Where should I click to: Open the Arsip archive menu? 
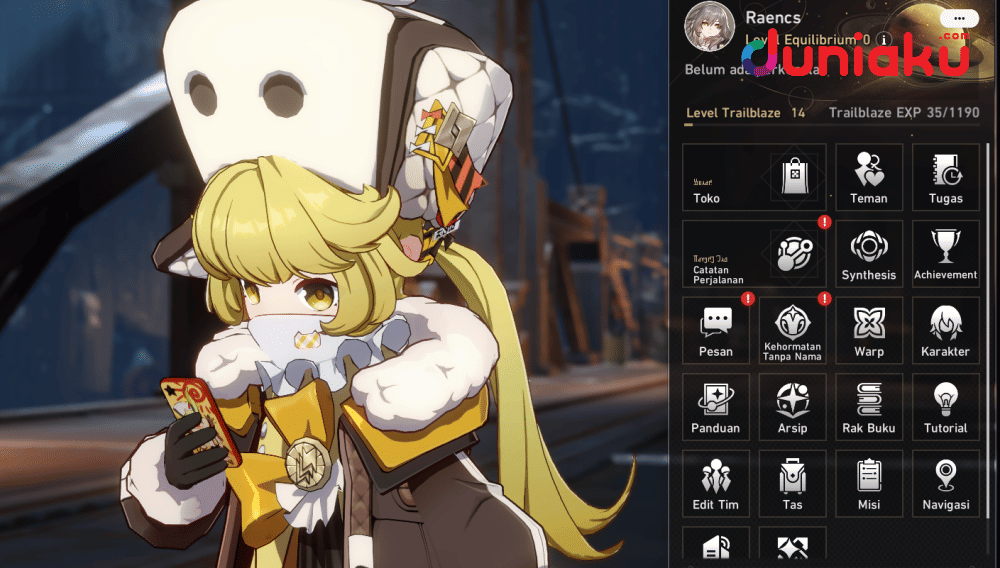pyautogui.click(x=792, y=408)
